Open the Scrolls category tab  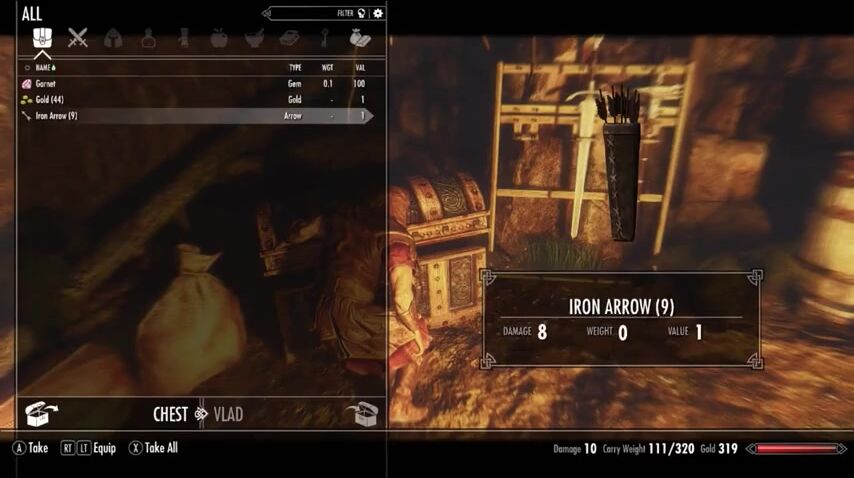tap(184, 39)
